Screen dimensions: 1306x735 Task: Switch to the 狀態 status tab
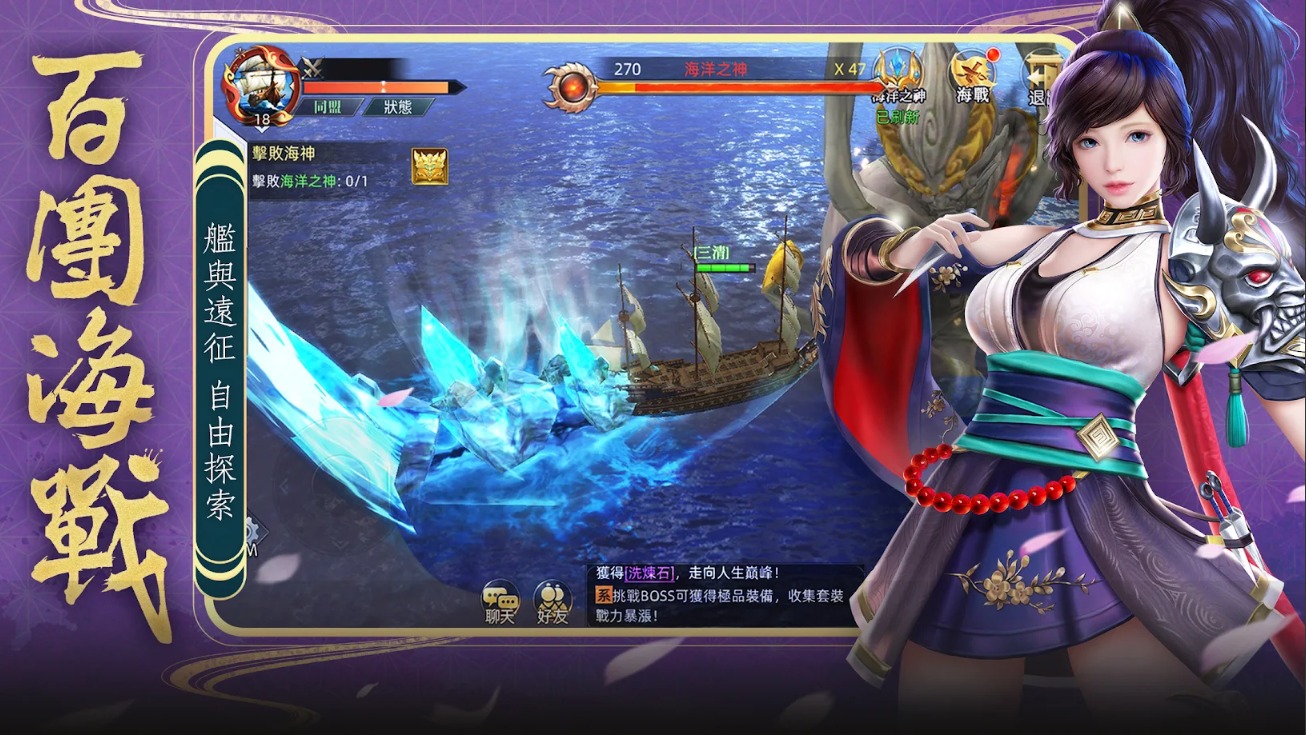pos(399,107)
